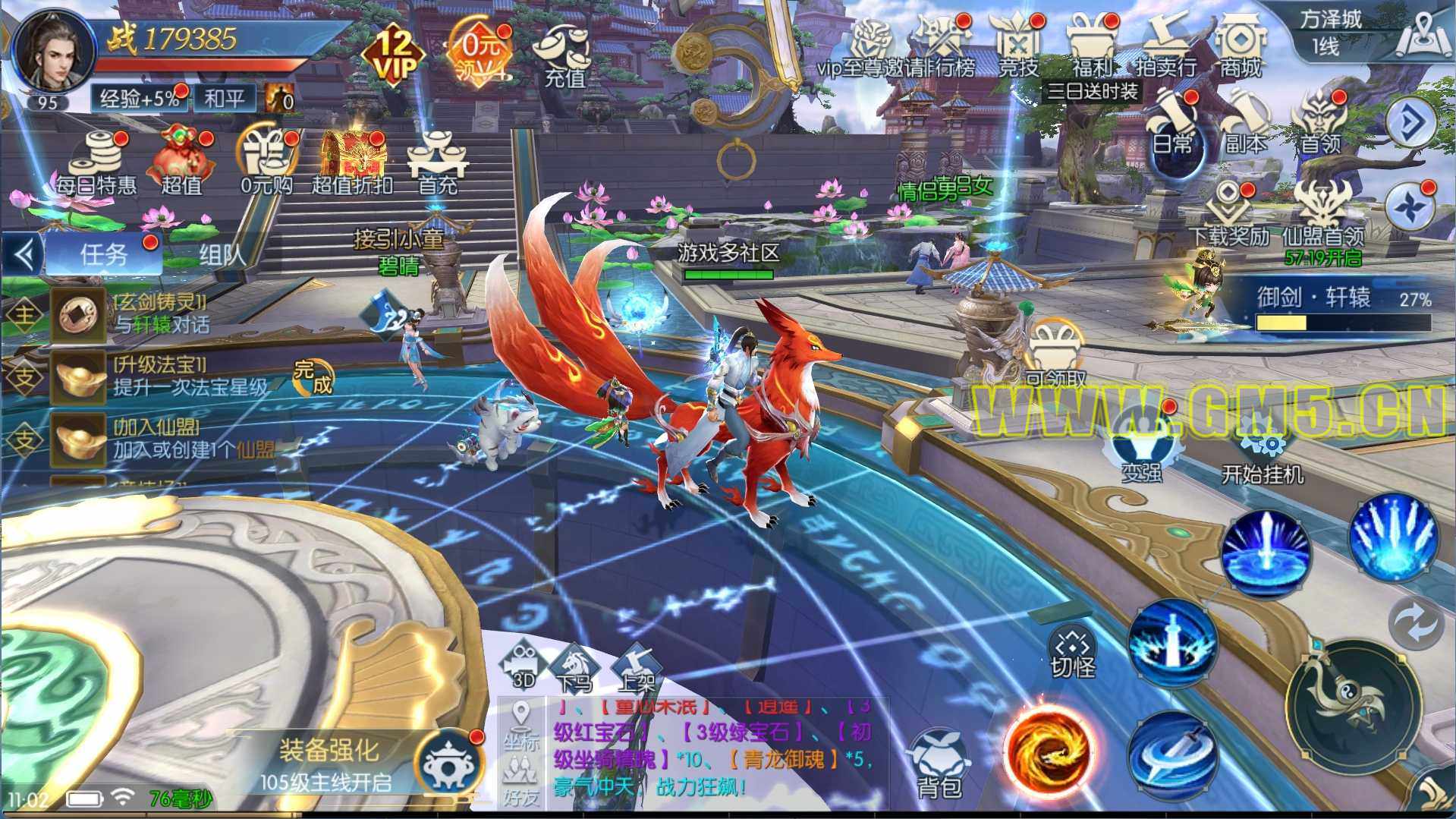Open the 日常 daily activities
Image resolution: width=1456 pixels, height=819 pixels.
1172,125
